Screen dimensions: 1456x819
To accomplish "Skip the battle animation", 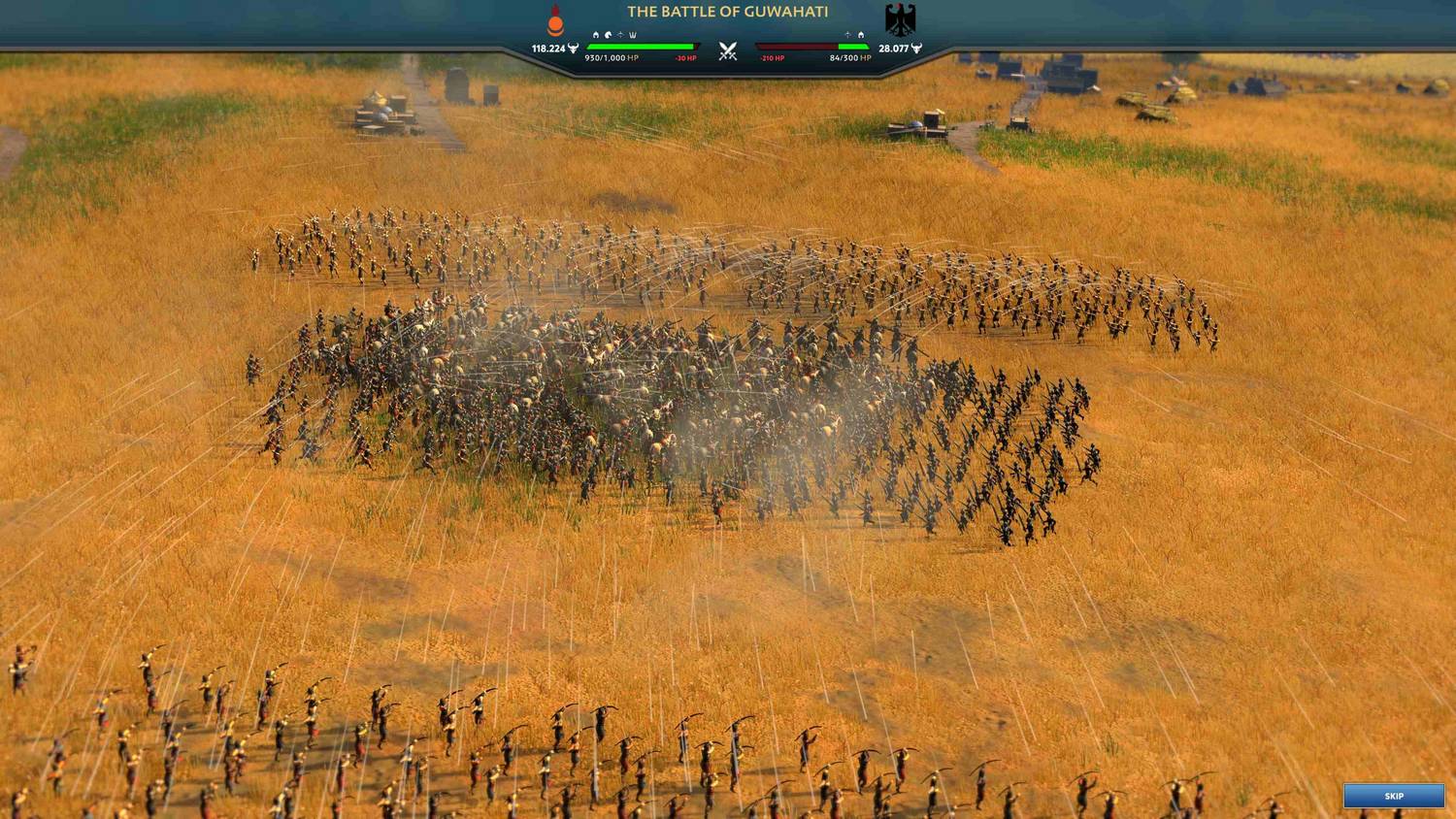I will 1393,796.
